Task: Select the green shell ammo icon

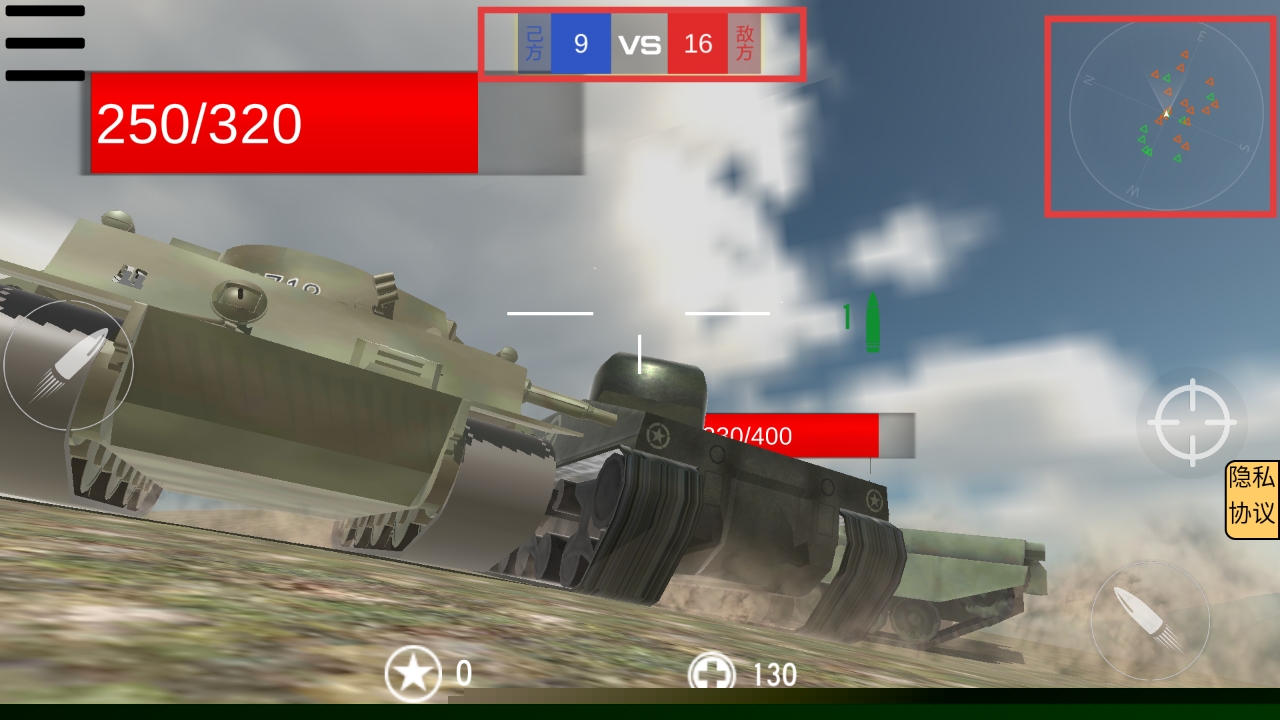Action: (872, 322)
